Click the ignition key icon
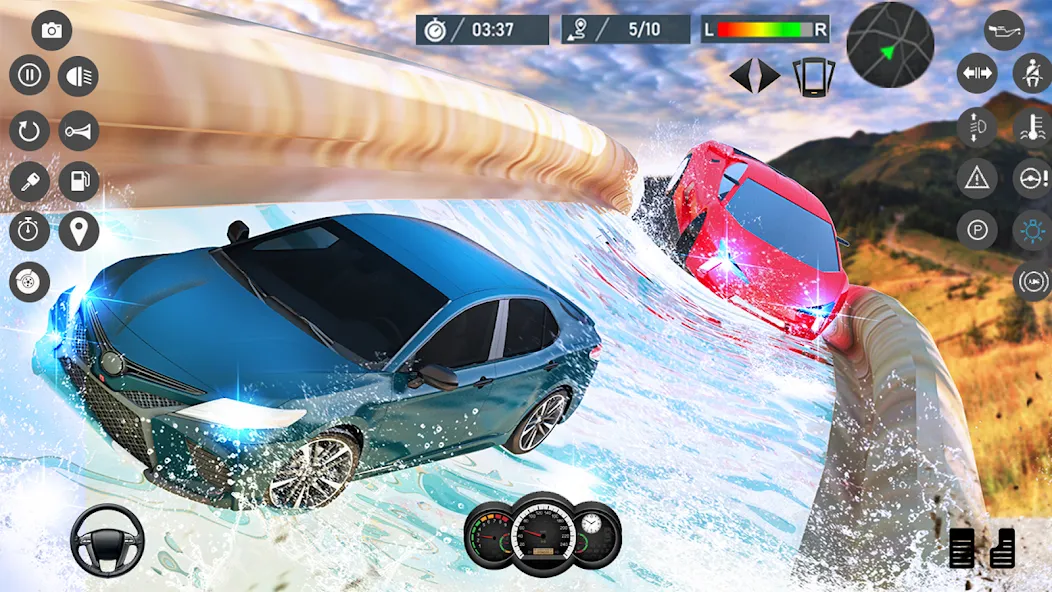Image resolution: width=1052 pixels, height=592 pixels. [30, 181]
